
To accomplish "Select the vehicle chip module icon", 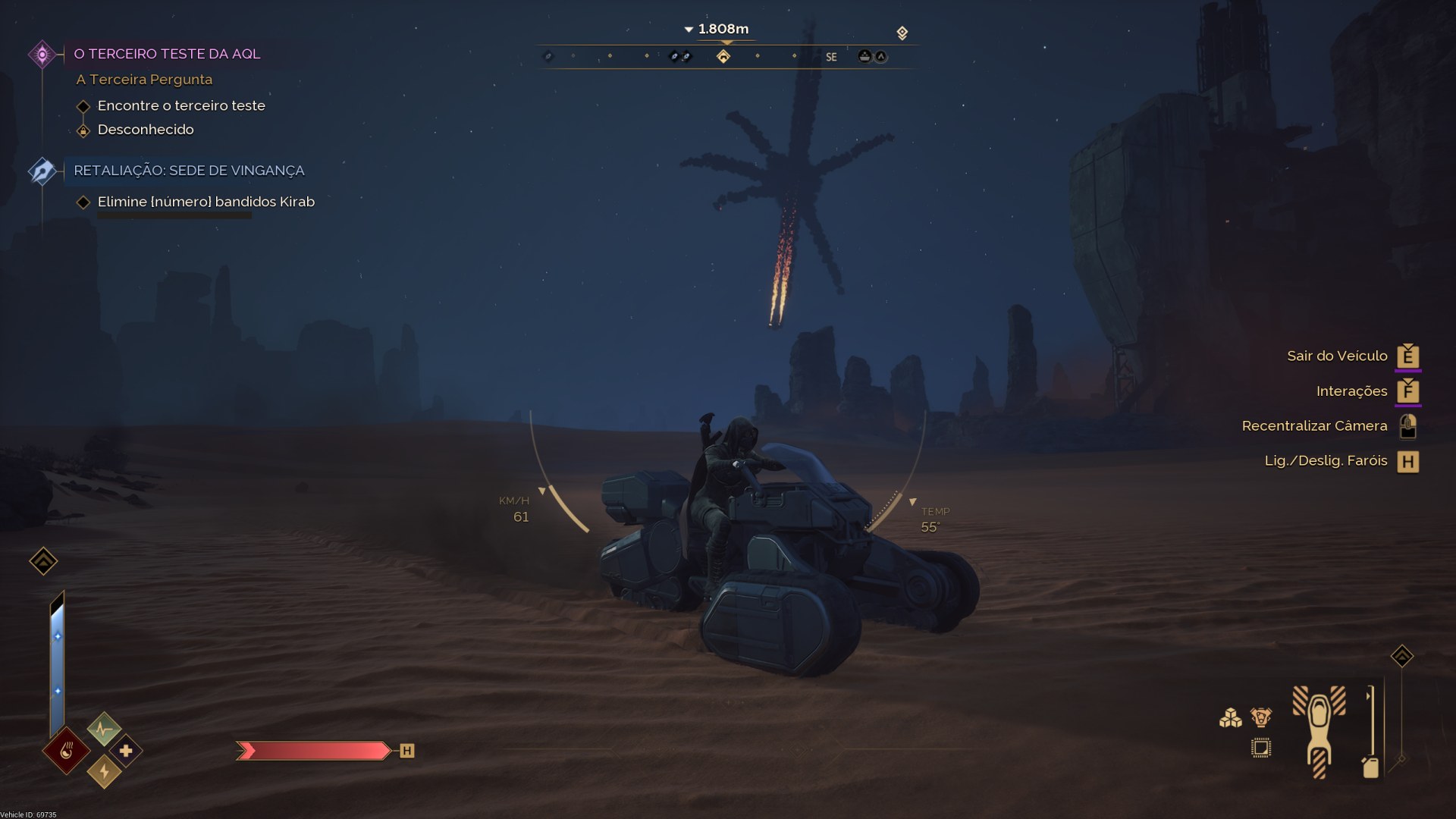I will pyautogui.click(x=1261, y=748).
